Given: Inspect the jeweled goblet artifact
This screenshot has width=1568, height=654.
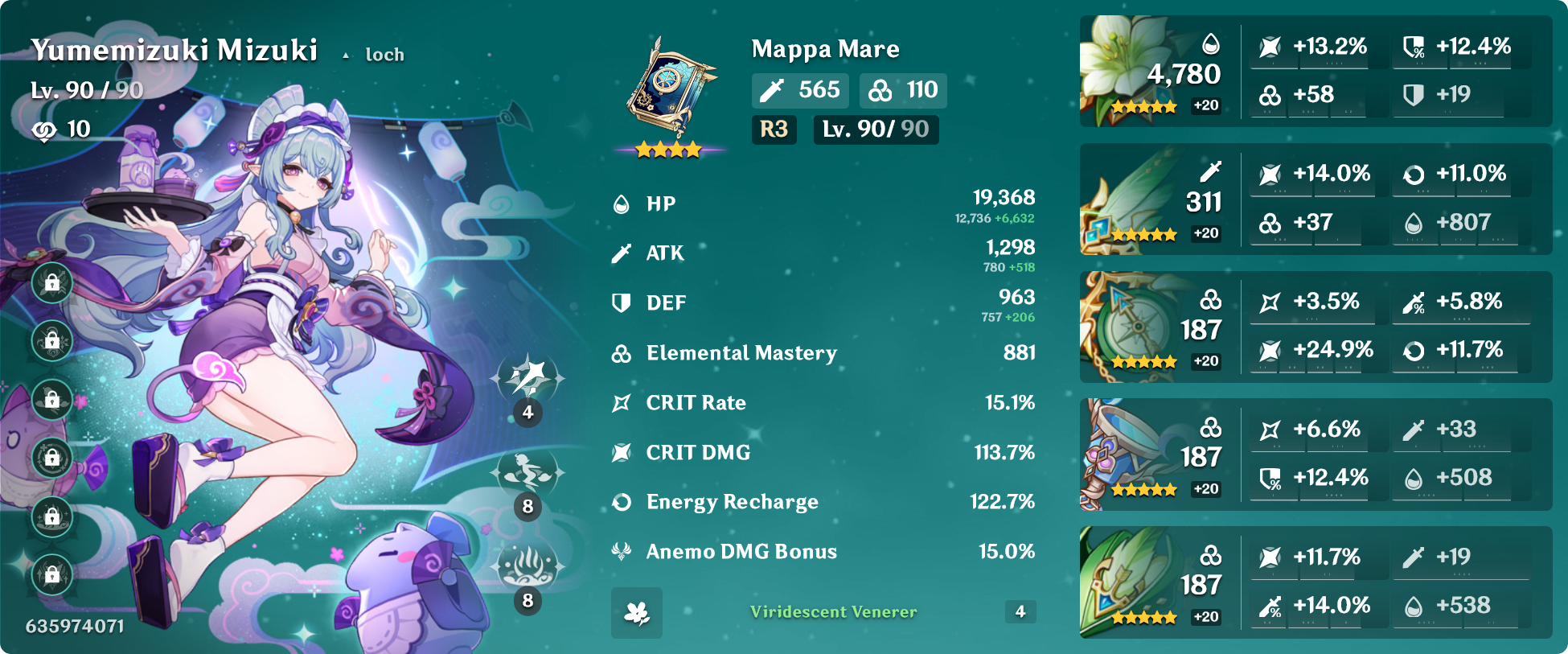Looking at the screenshot, I should tap(1126, 455).
